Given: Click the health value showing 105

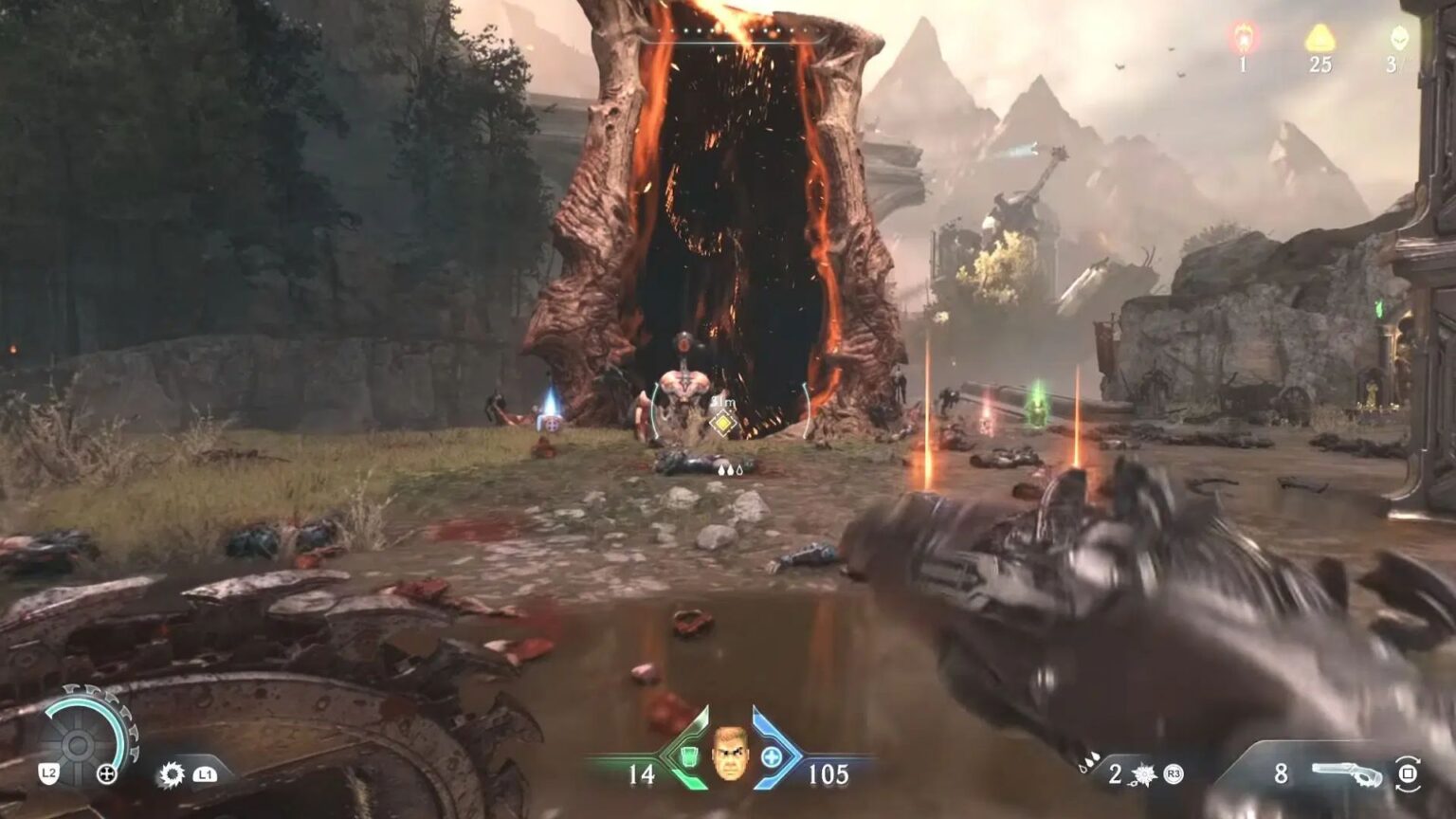Looking at the screenshot, I should [x=828, y=773].
